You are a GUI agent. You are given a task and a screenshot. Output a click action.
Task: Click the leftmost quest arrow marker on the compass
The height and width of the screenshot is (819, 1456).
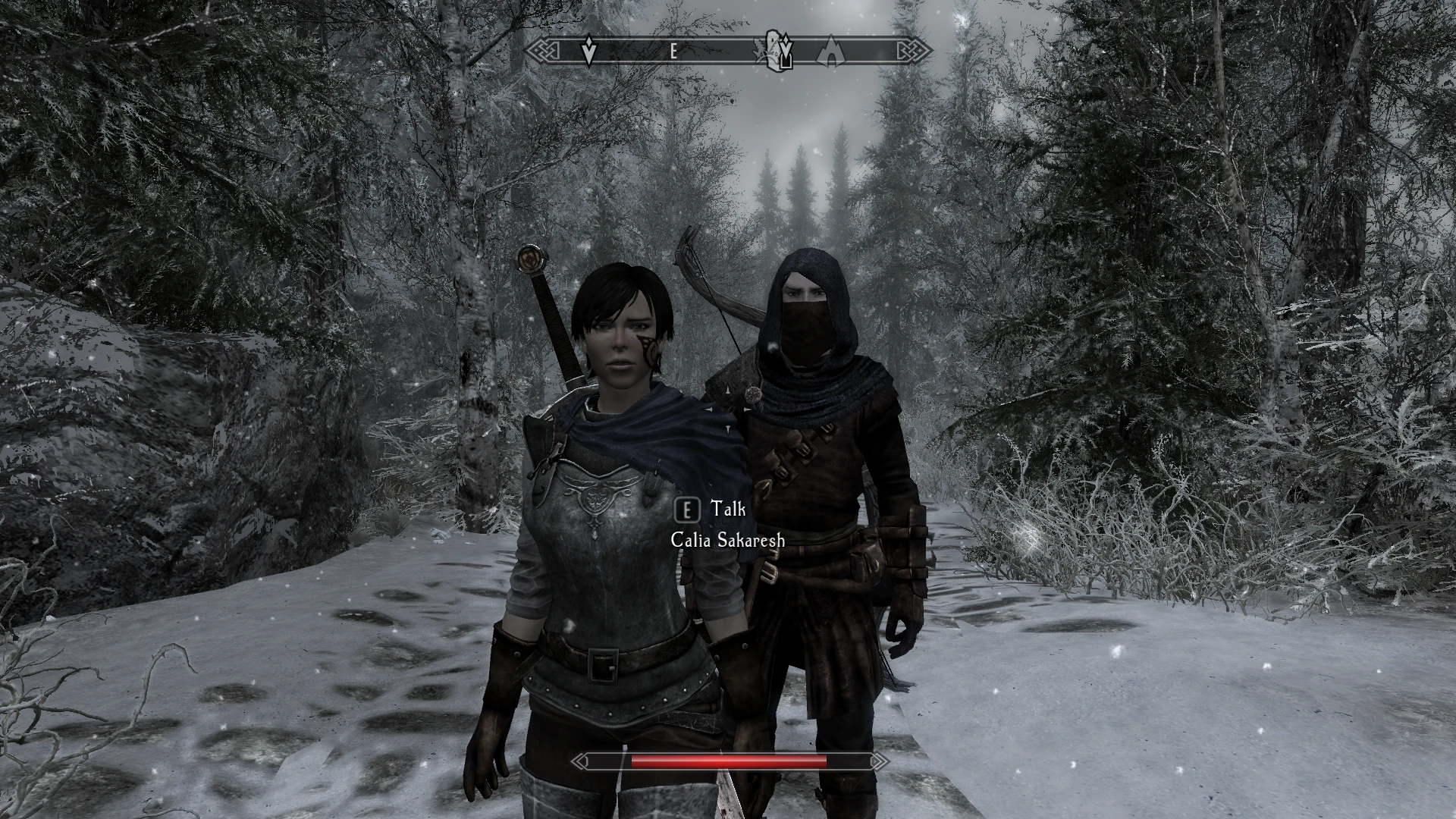tap(588, 51)
